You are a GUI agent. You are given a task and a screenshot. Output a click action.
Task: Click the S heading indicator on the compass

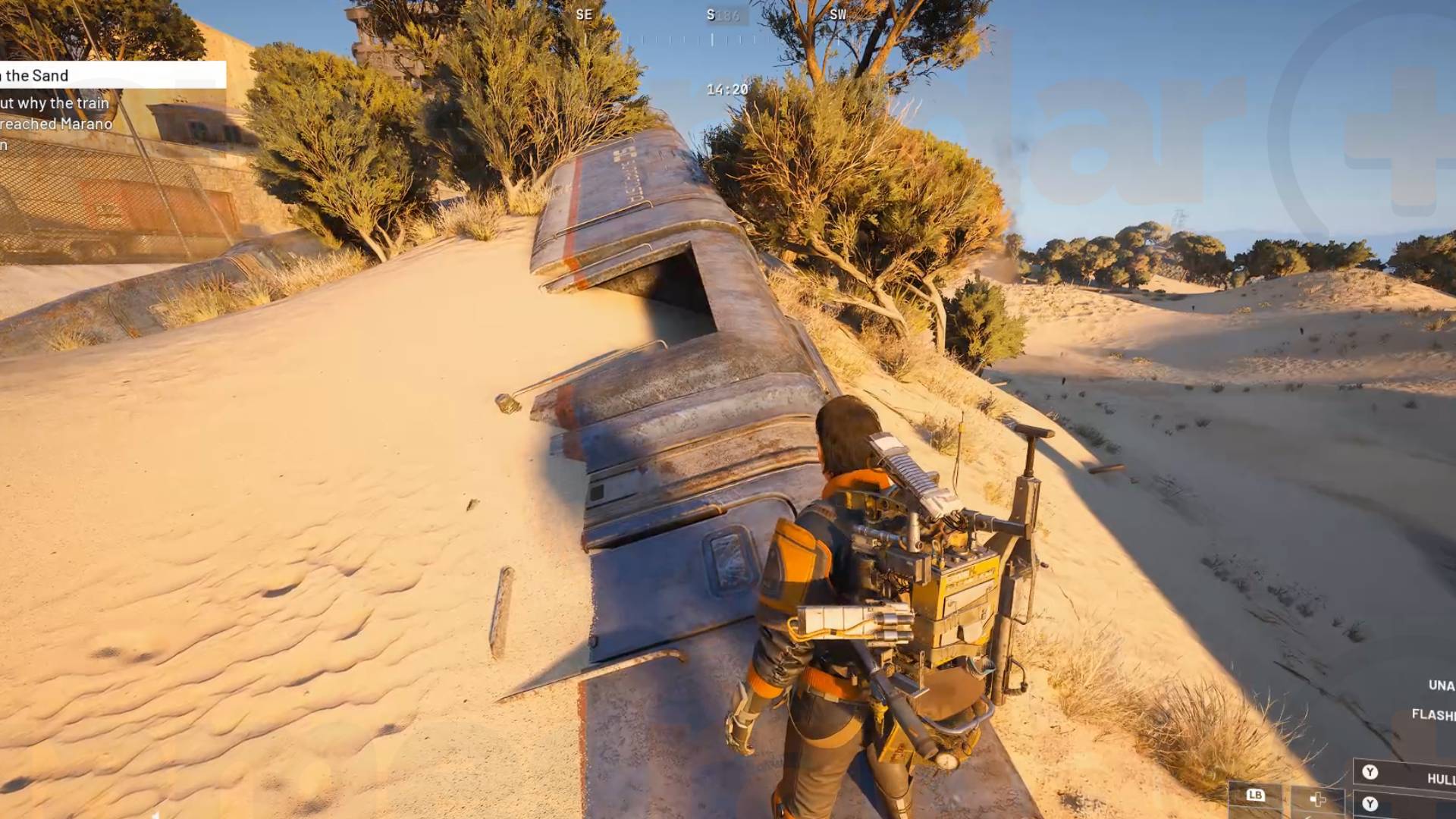pos(711,14)
